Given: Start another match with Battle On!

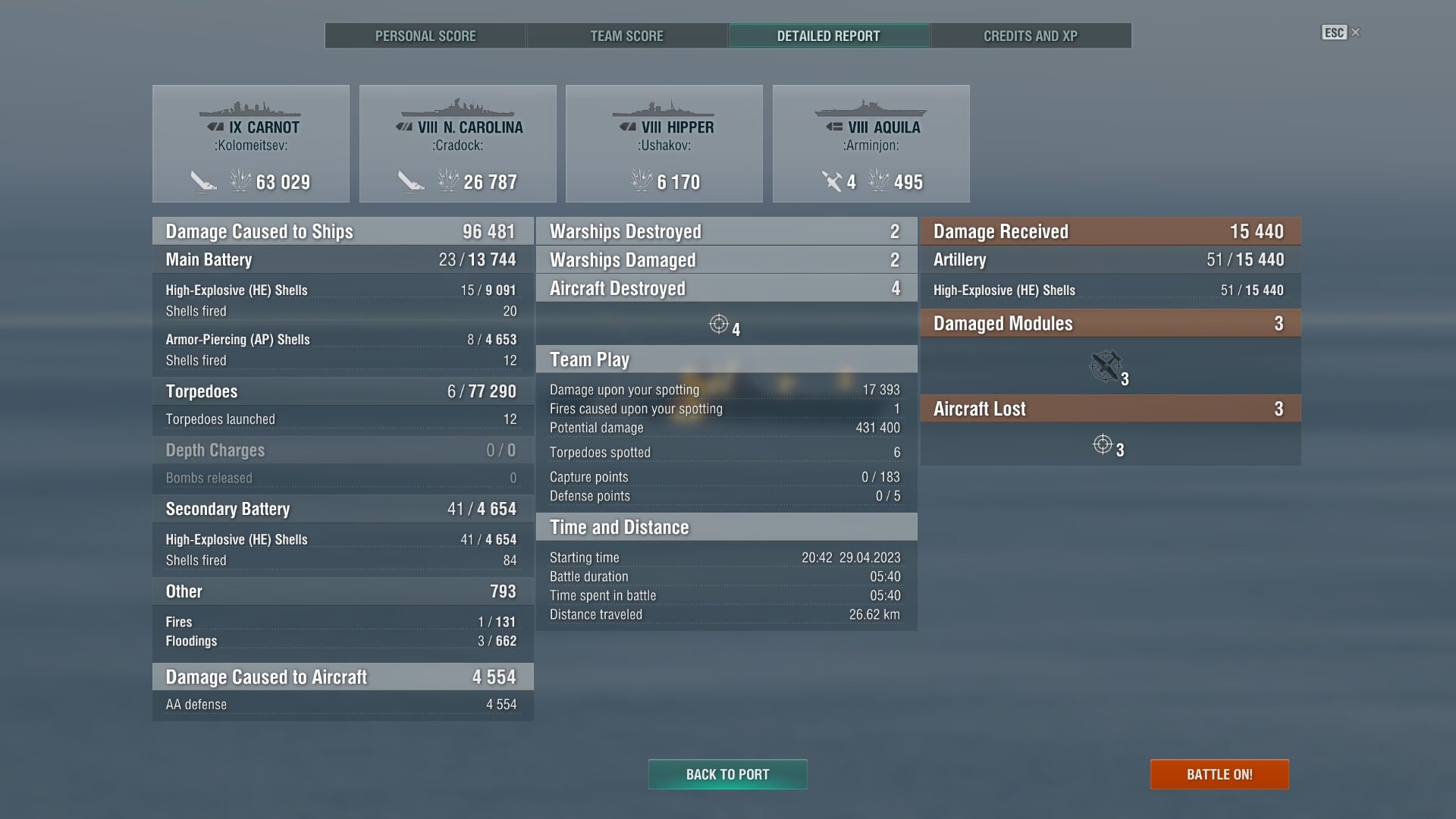Looking at the screenshot, I should (x=1219, y=774).
